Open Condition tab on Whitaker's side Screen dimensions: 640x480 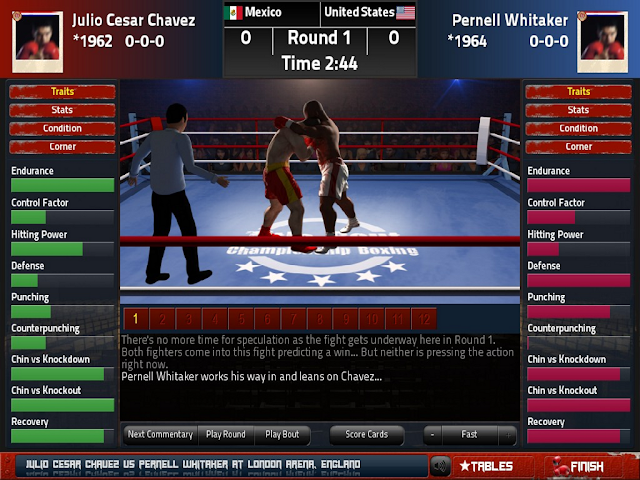[578, 128]
